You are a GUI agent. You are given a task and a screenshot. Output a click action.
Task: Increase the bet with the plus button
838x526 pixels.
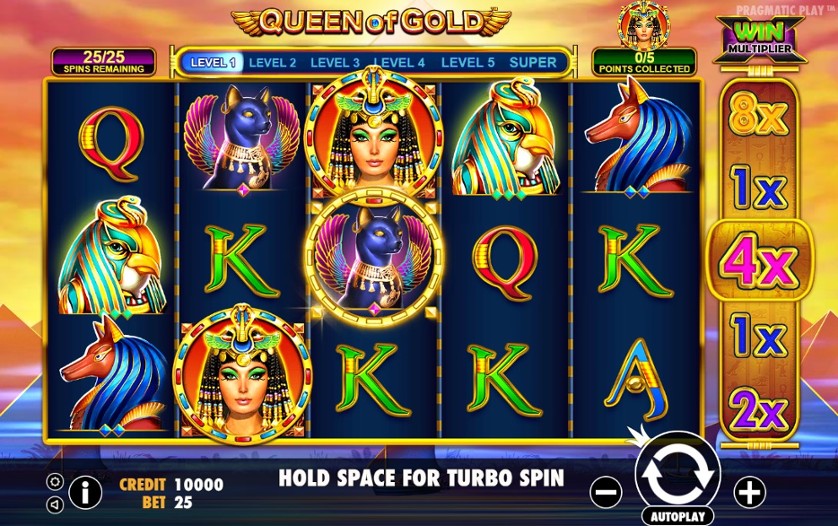pyautogui.click(x=749, y=491)
